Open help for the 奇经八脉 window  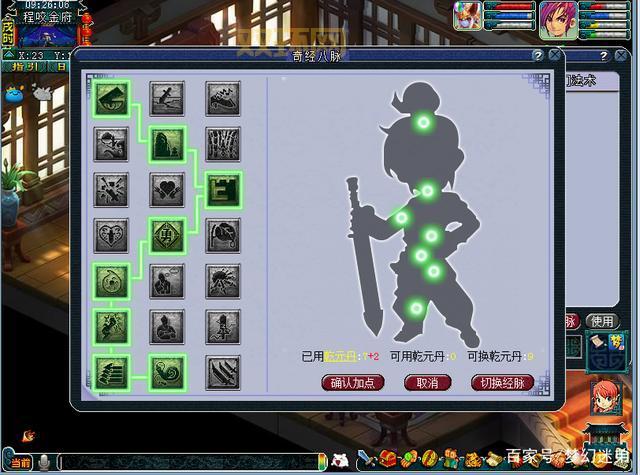[x=538, y=56]
